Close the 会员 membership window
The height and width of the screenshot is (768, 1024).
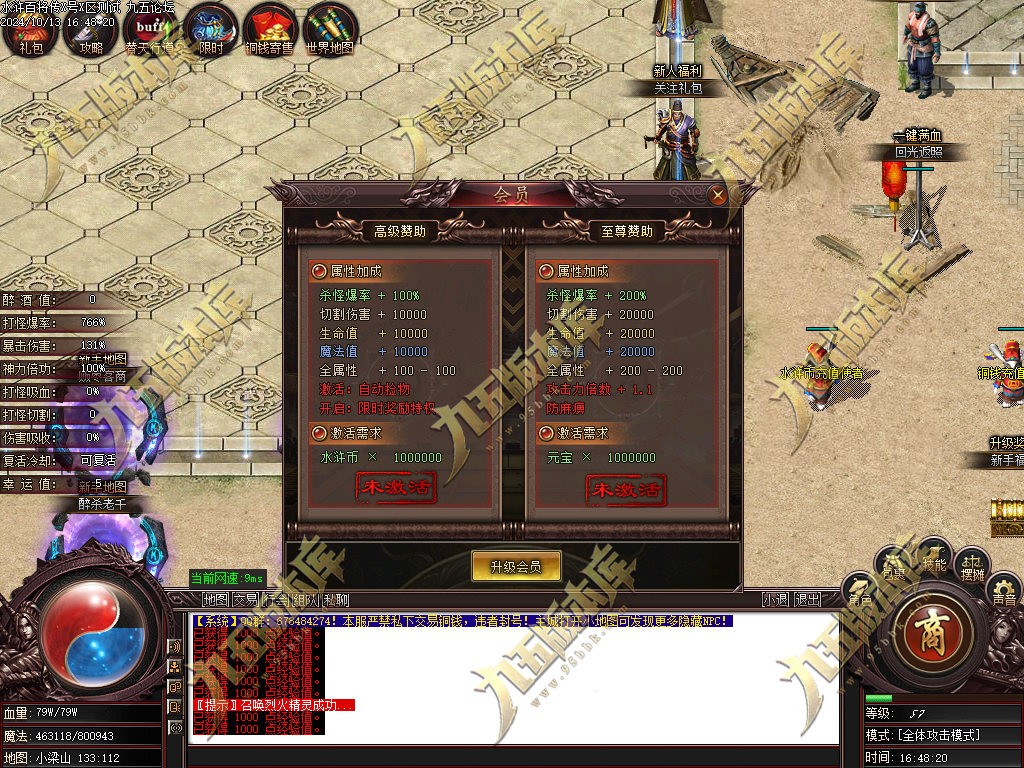coord(717,195)
